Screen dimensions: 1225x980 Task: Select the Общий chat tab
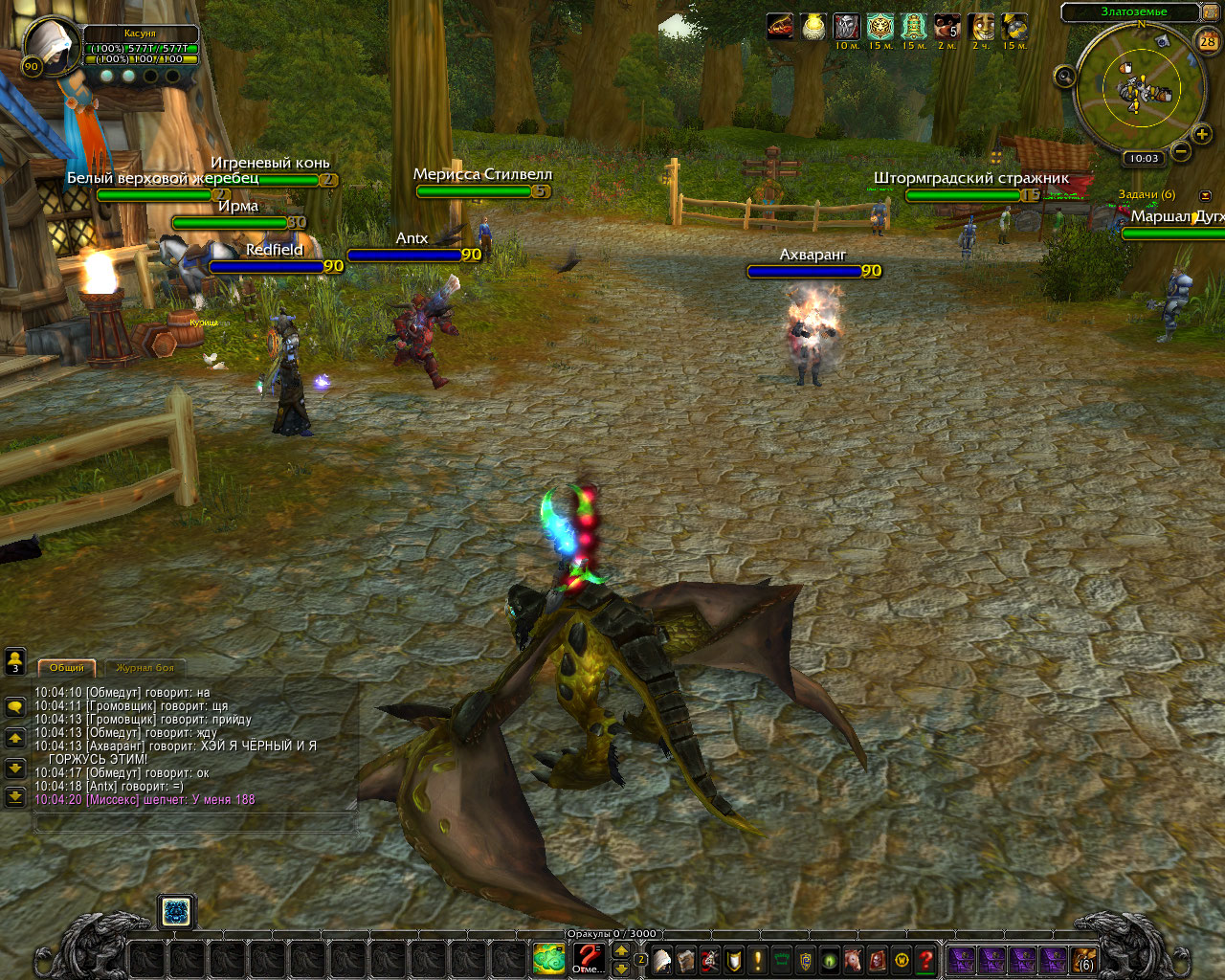click(x=67, y=668)
